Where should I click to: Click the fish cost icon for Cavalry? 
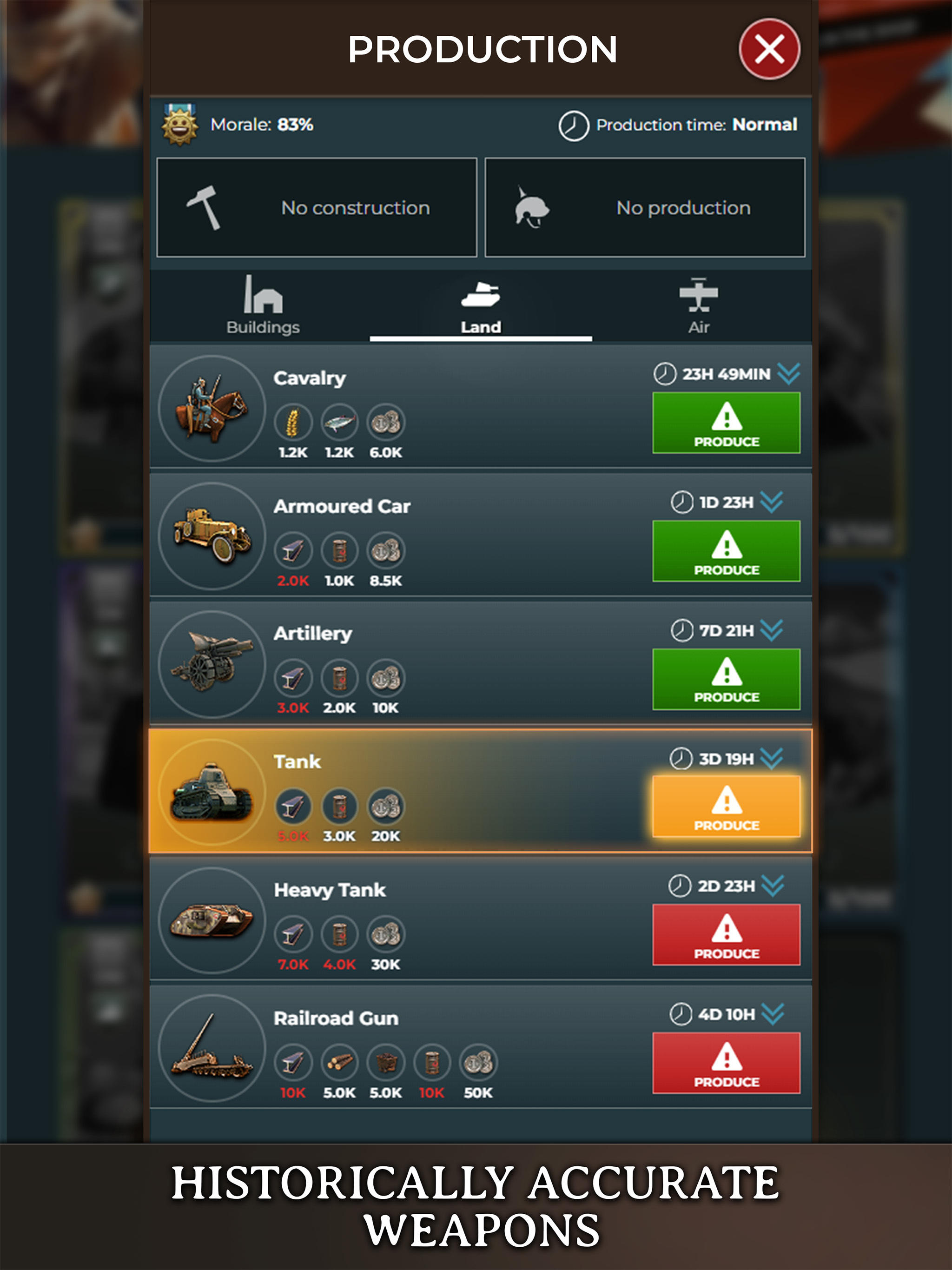click(339, 422)
